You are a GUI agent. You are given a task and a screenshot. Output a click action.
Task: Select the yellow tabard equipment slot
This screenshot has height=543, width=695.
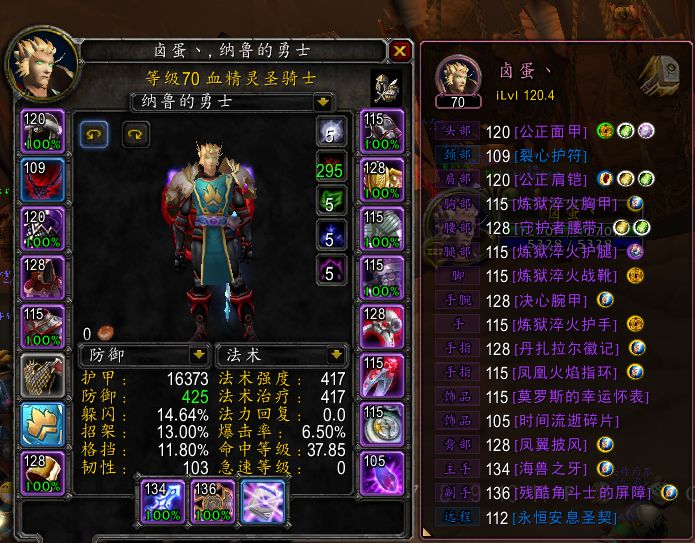coord(43,424)
